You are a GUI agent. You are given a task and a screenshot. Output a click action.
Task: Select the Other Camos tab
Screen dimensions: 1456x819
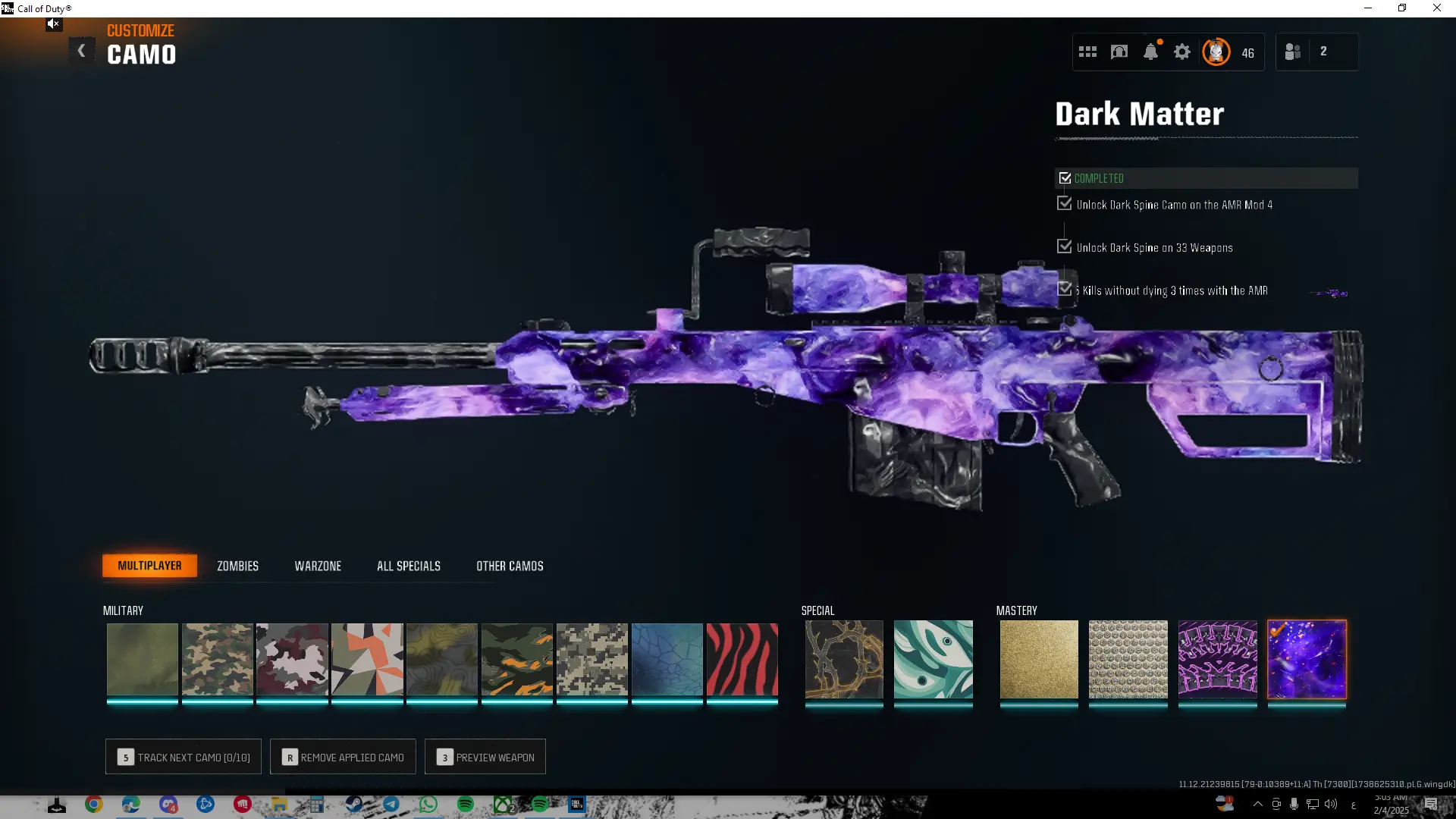tap(510, 566)
